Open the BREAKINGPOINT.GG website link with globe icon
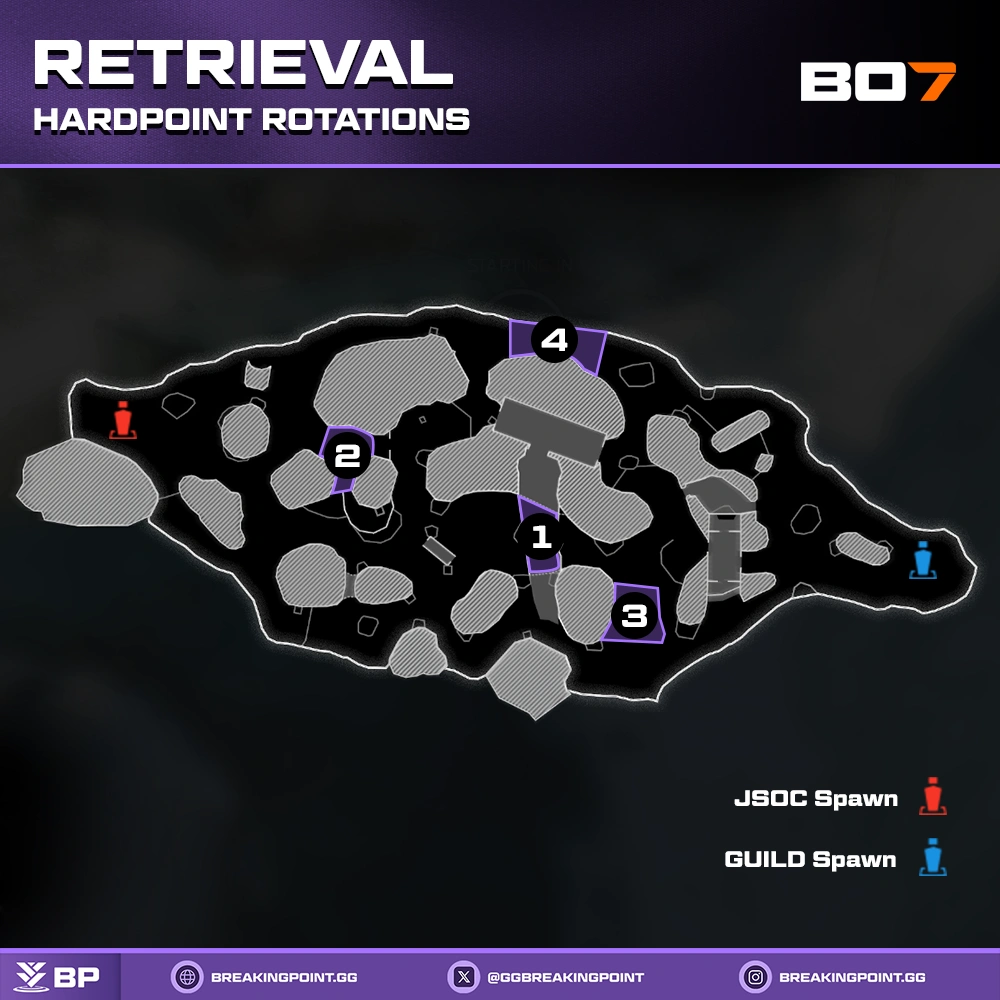Viewport: 1000px width, 1000px height. point(265,977)
